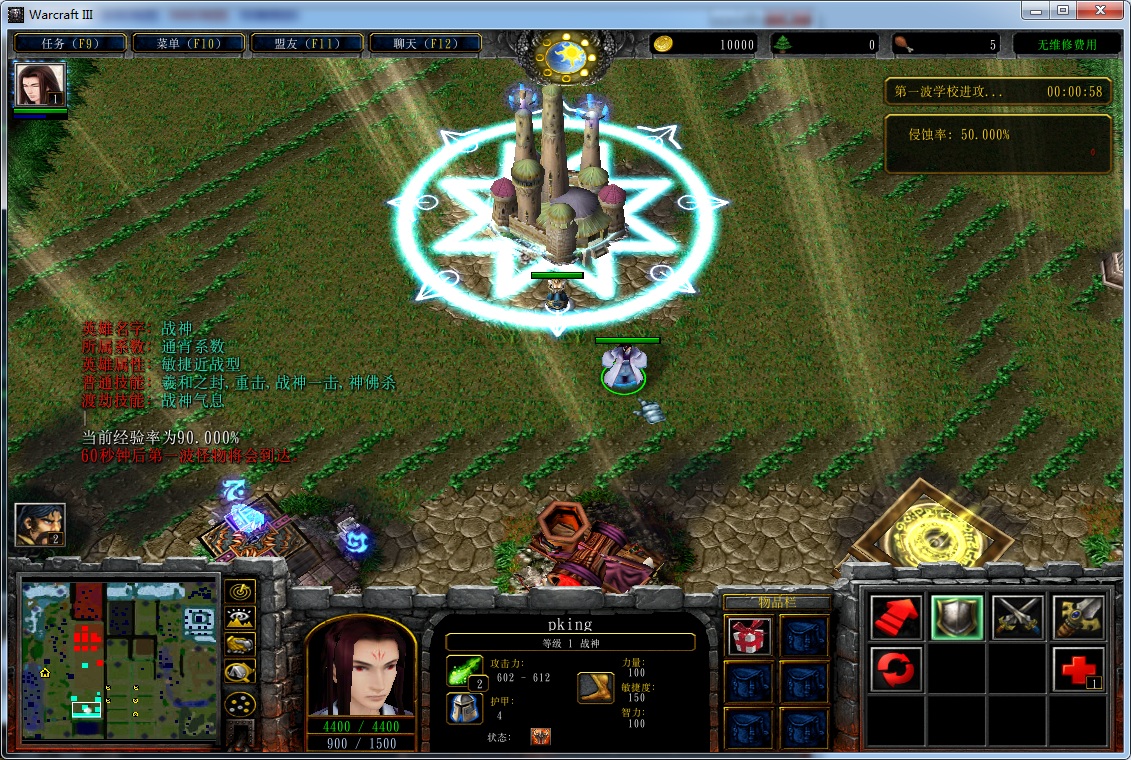Screen dimensions: 1131x760
Task: Activate the red arrow Move command
Action: point(896,617)
